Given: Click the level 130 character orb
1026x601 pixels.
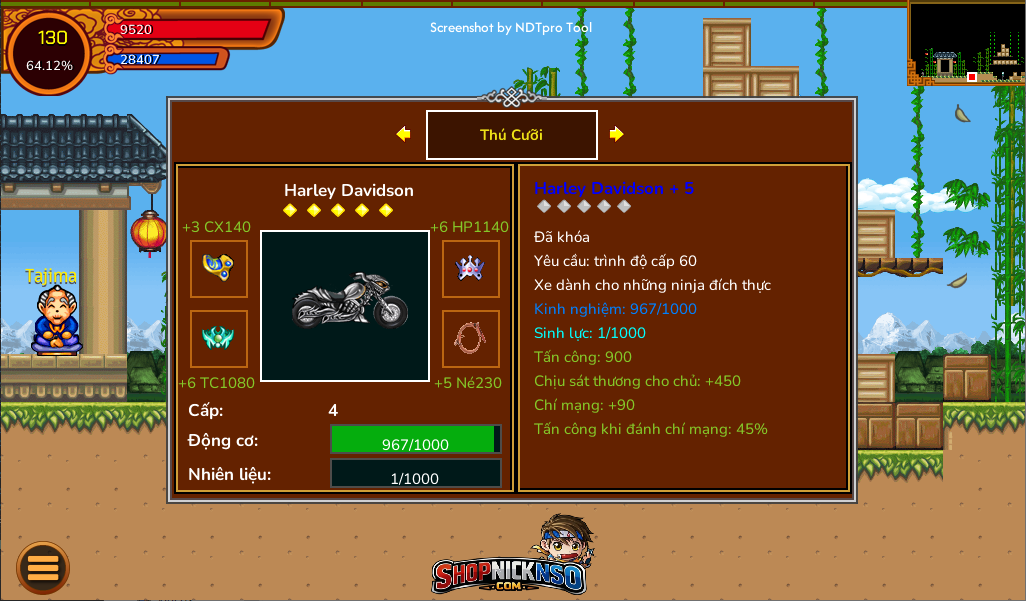Looking at the screenshot, I should [50, 51].
